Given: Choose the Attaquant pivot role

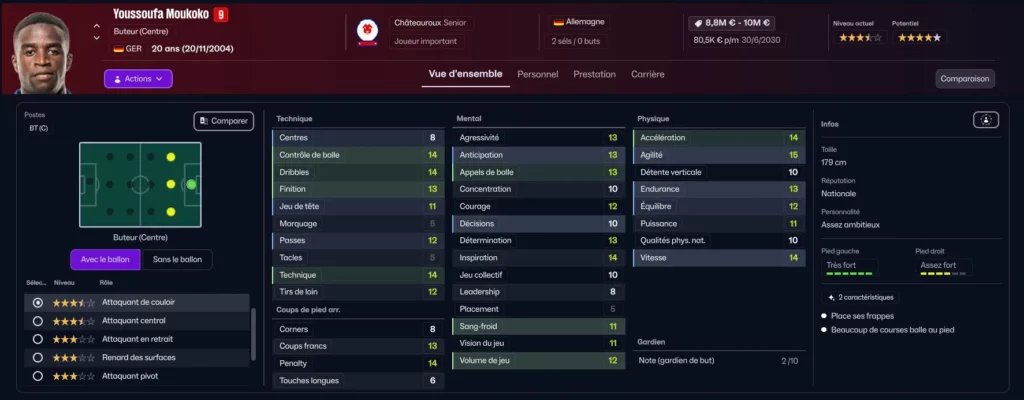Looking at the screenshot, I should tap(38, 376).
